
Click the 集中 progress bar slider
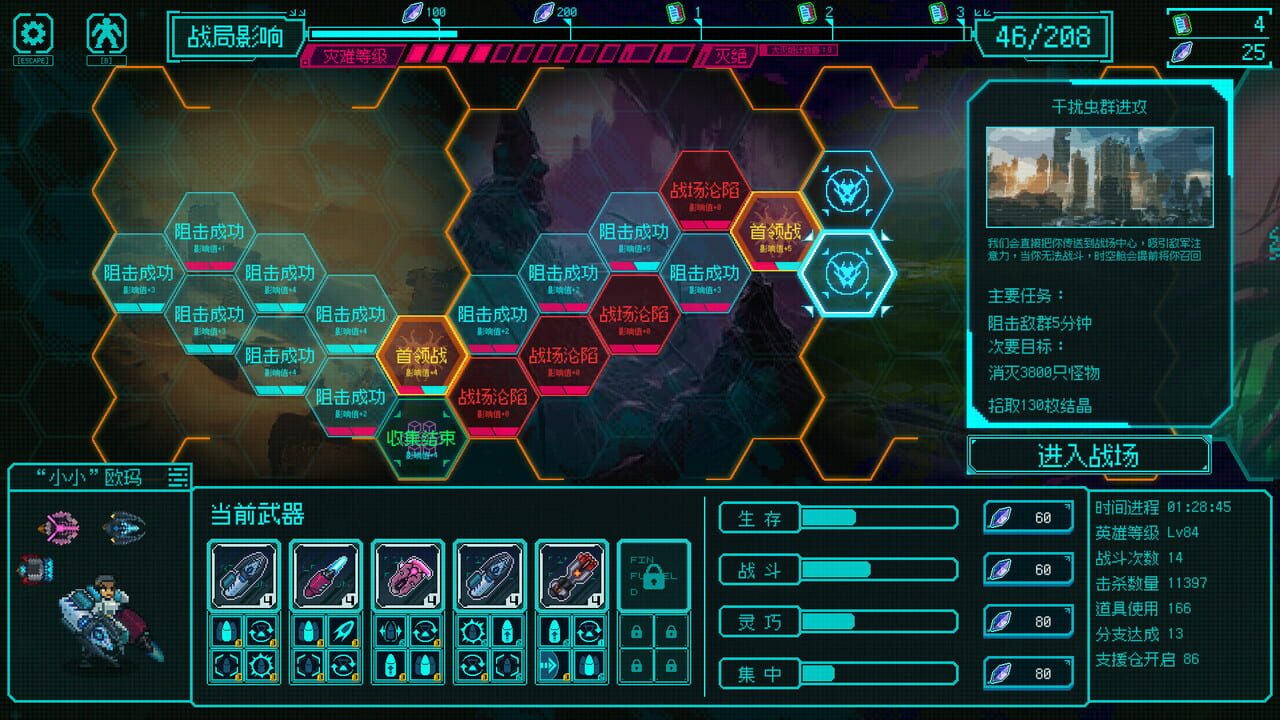[x=878, y=672]
